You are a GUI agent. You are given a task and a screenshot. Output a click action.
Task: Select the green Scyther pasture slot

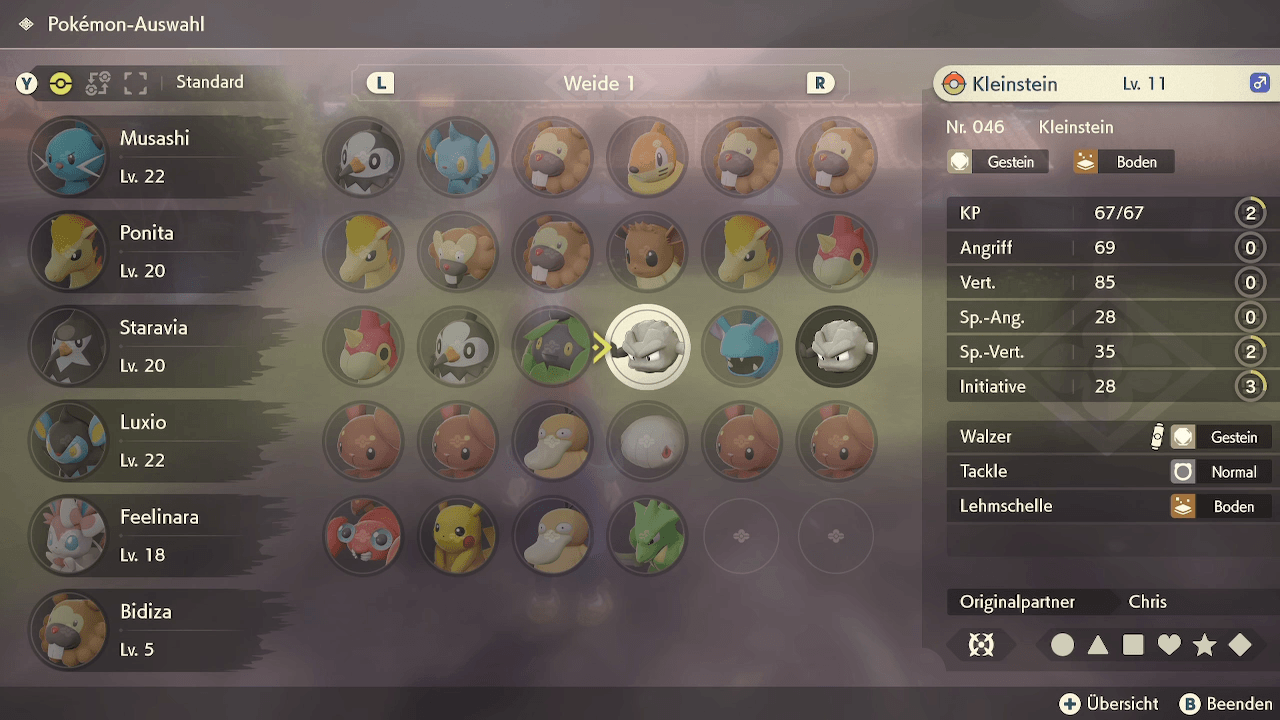click(647, 536)
